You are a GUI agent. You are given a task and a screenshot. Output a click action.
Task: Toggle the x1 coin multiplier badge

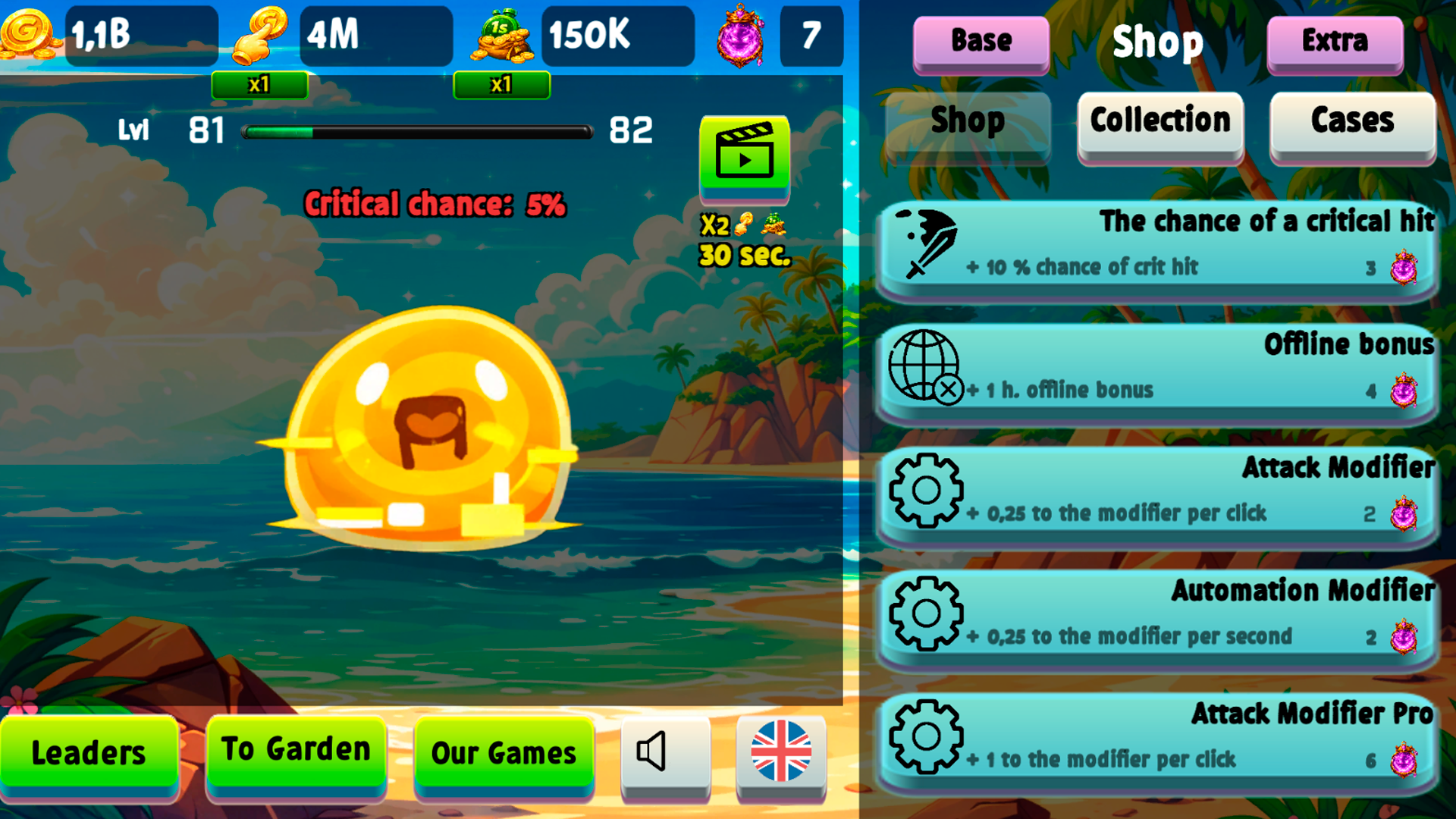click(x=260, y=85)
